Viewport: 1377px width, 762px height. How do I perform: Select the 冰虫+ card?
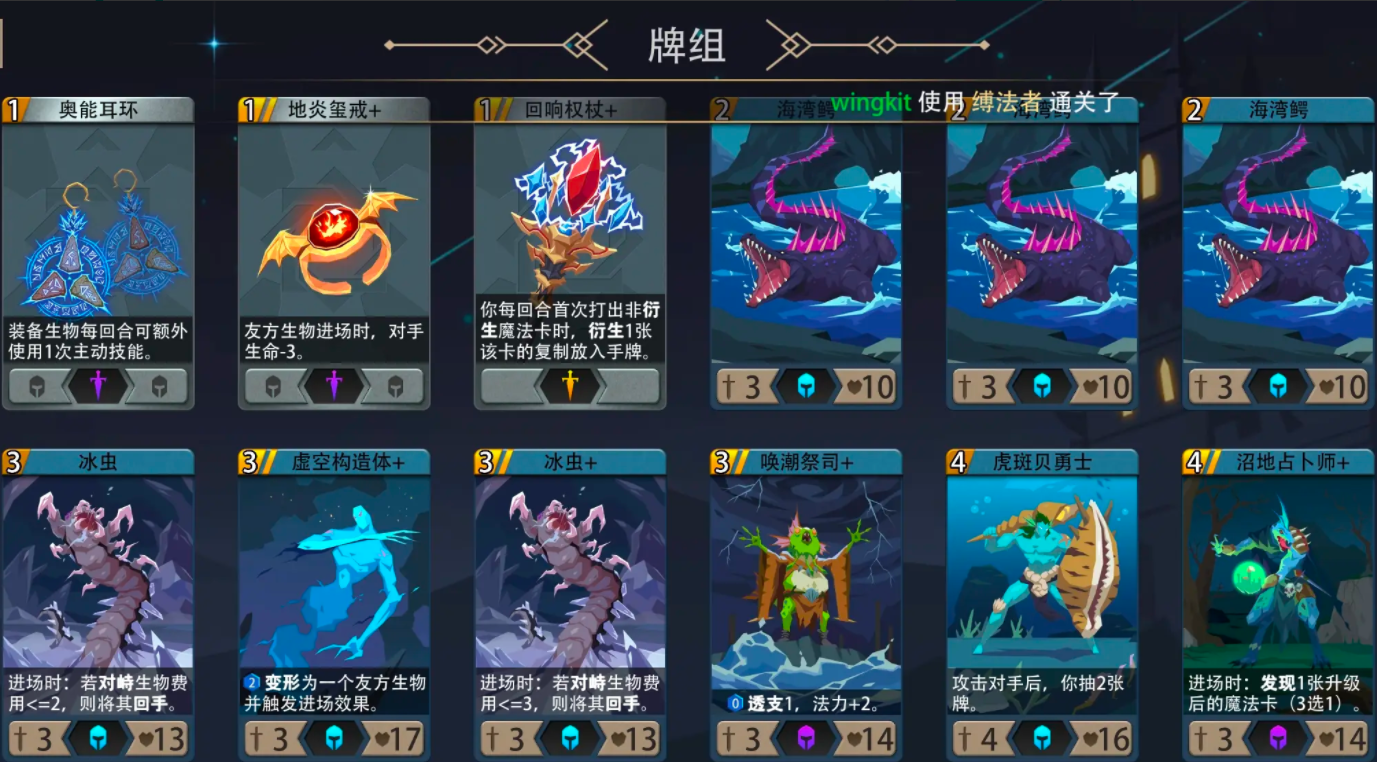[569, 580]
